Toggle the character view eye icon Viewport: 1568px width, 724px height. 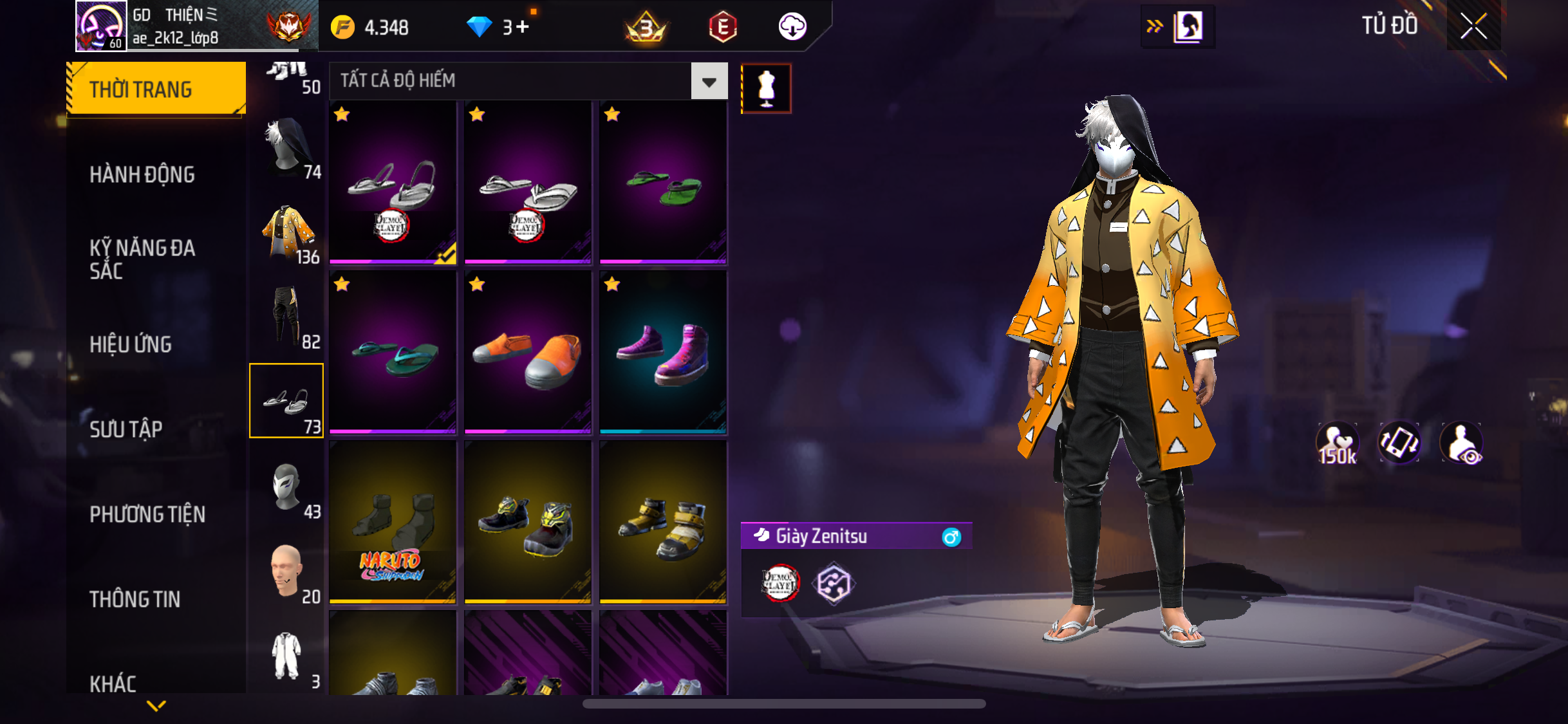[x=1462, y=443]
